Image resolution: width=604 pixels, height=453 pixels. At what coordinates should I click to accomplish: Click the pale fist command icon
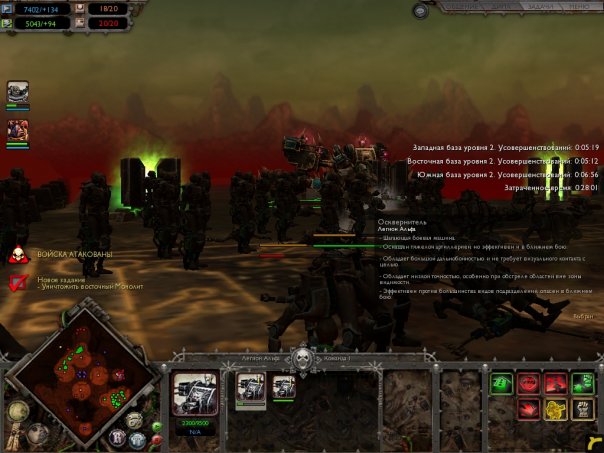[x=583, y=409]
